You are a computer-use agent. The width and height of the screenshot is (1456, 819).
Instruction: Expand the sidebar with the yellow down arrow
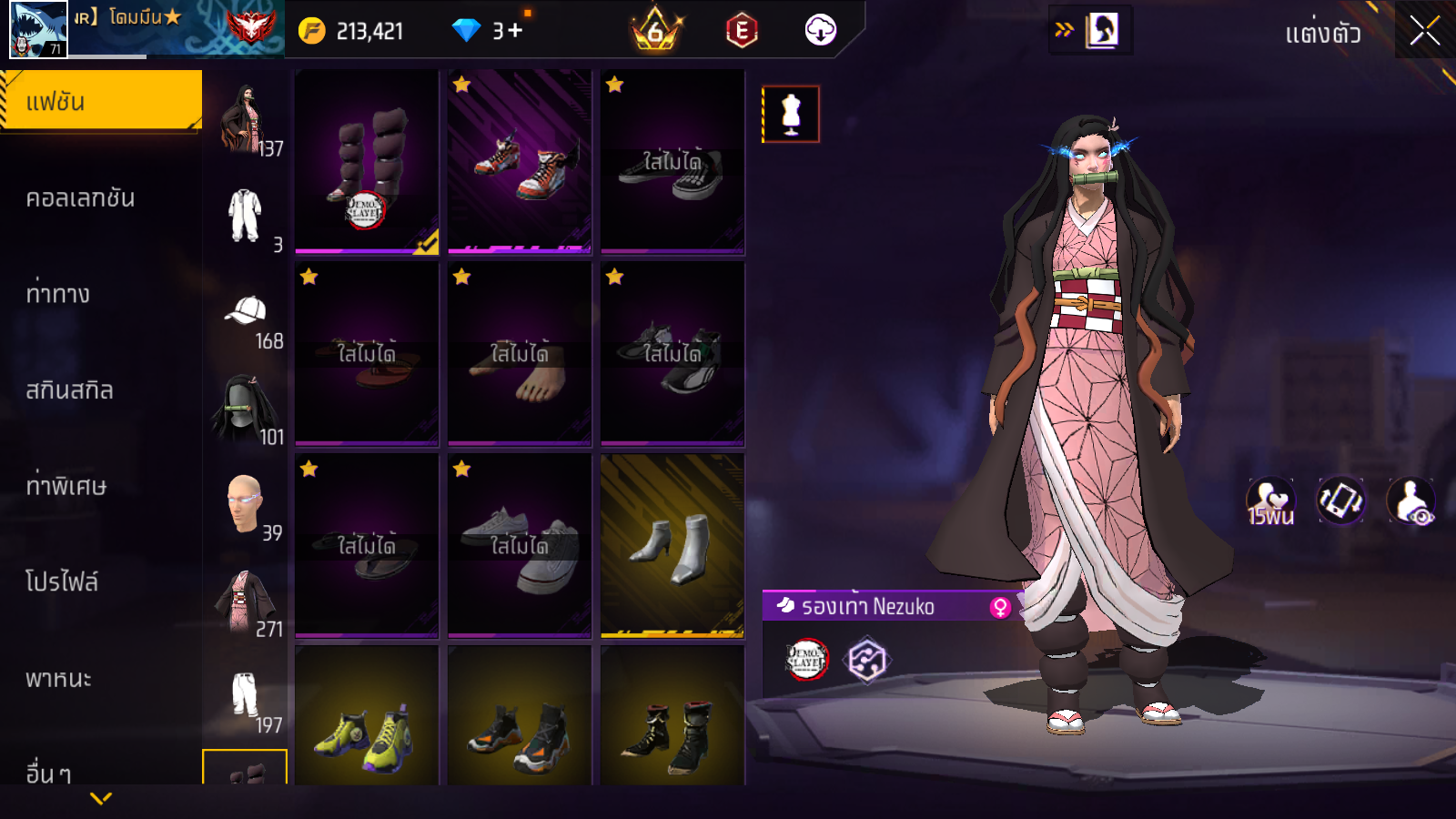[x=101, y=798]
